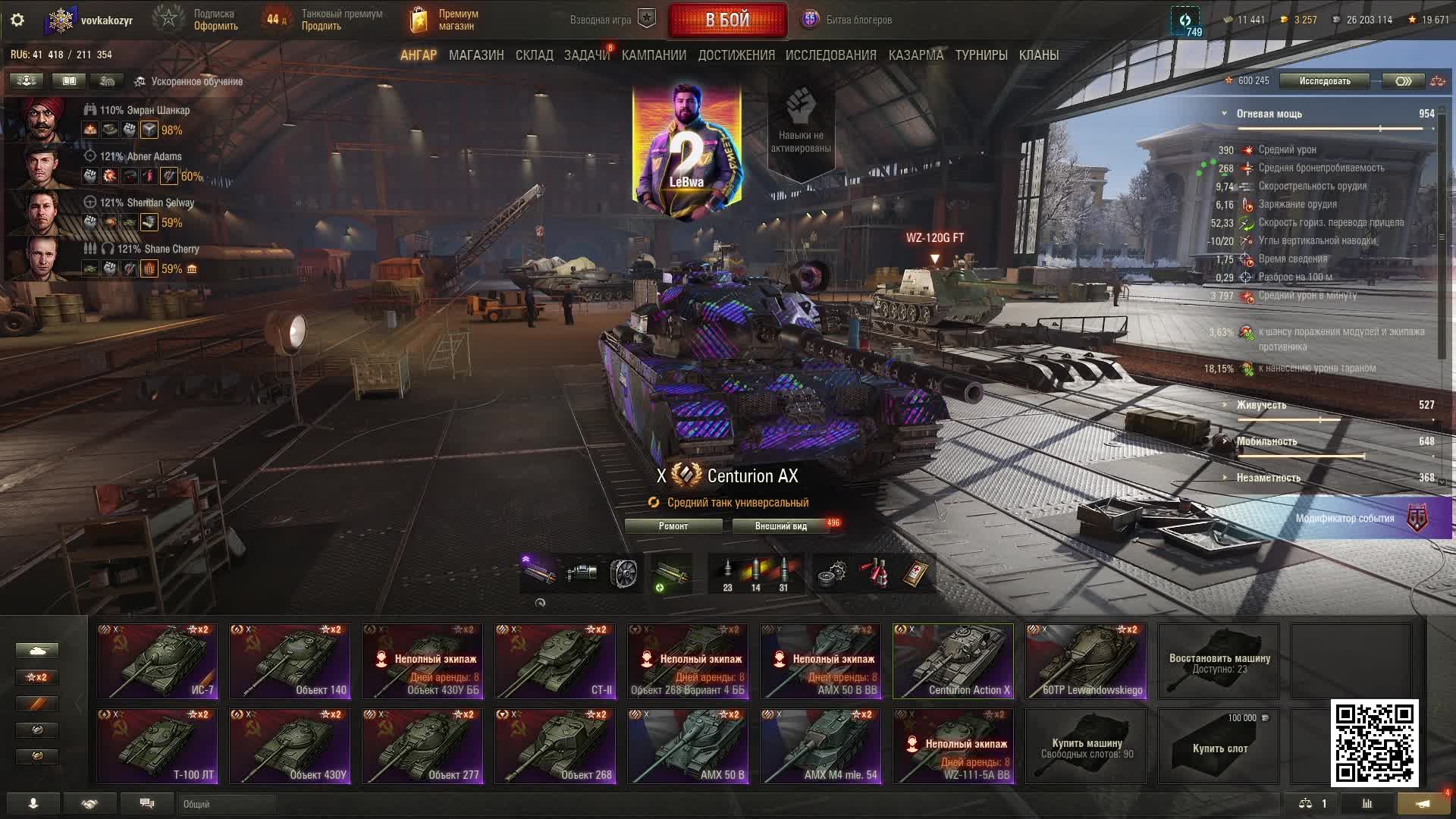Pick the 60TP Lewandowskiego tank
This screenshot has height=819, width=1456.
pyautogui.click(x=1086, y=661)
